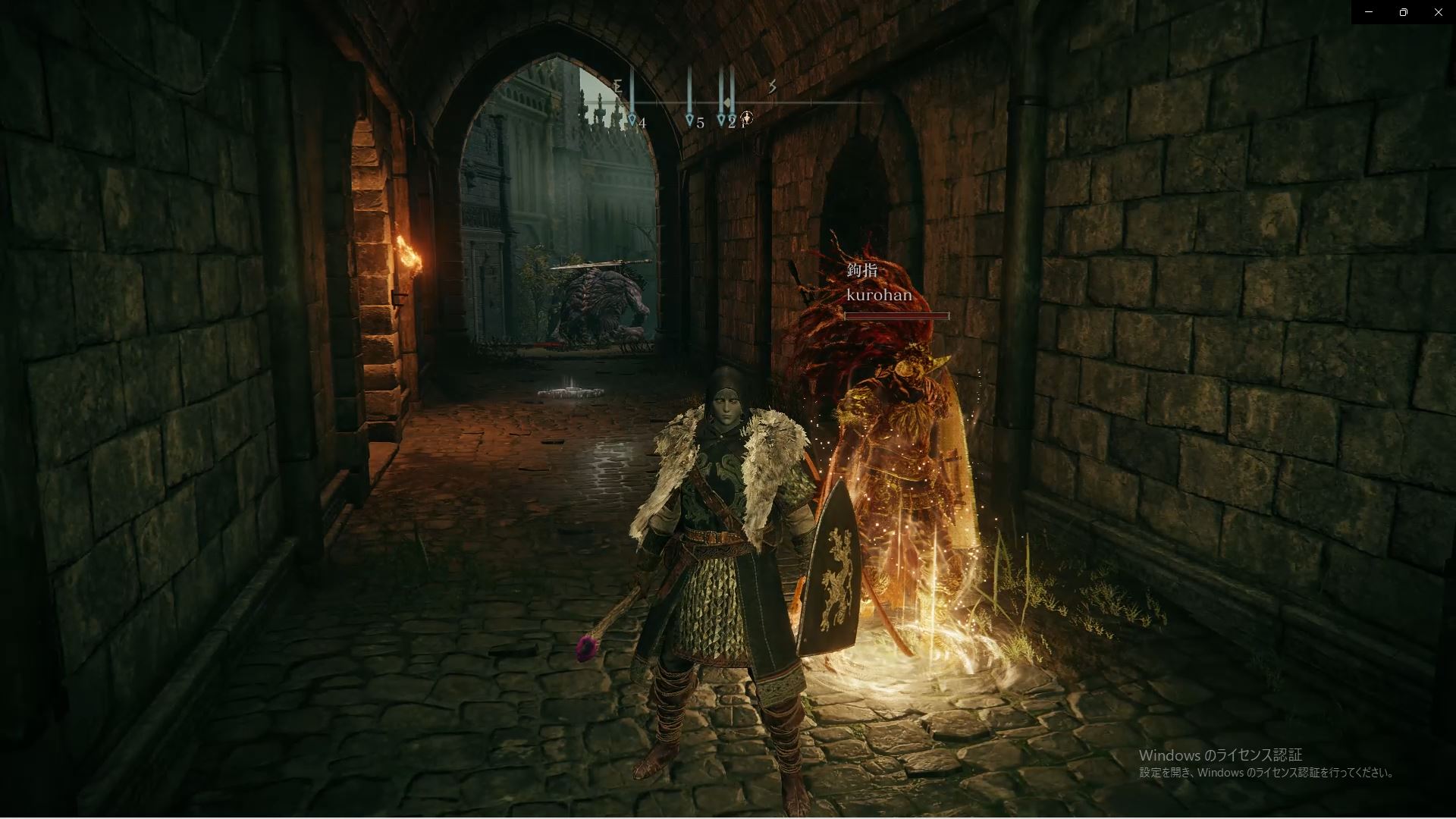The image size is (1456, 819).
Task: Minimize the game window
Action: [x=1369, y=12]
